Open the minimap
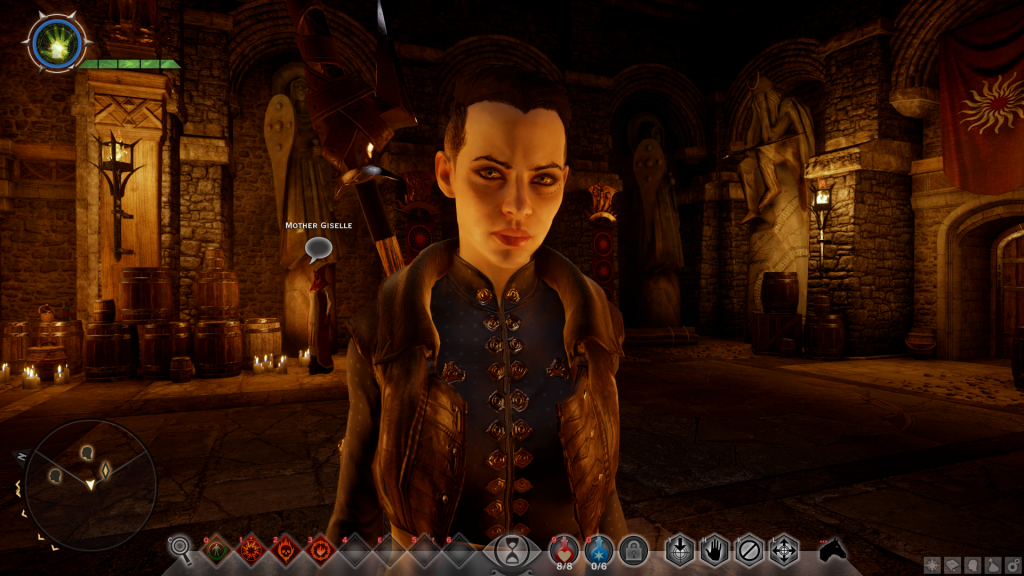Viewport: 1024px width, 576px height. coord(90,485)
